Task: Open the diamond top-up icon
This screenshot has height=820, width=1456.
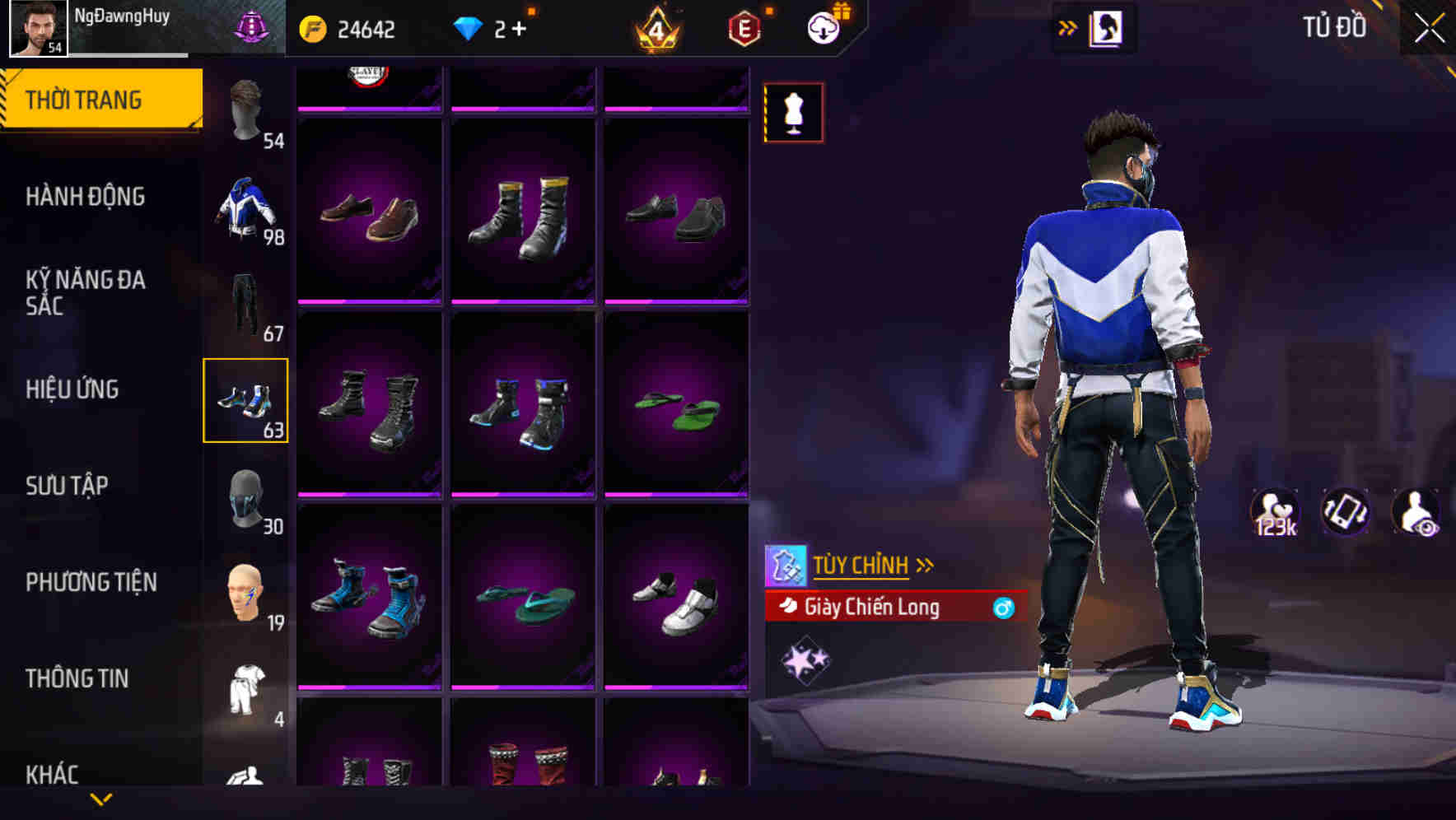Action: pyautogui.click(x=469, y=30)
